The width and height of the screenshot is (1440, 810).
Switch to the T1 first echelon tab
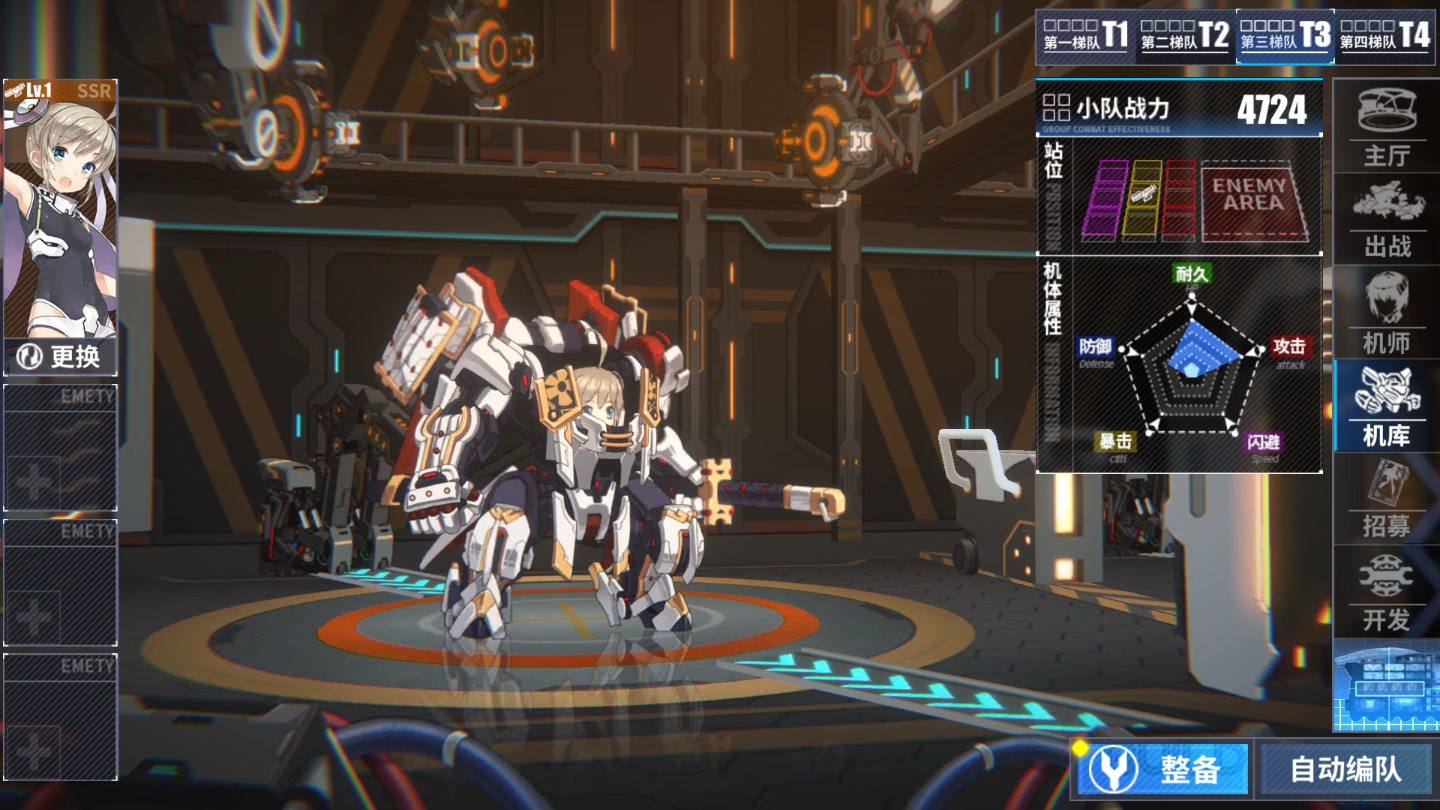(x=1085, y=37)
